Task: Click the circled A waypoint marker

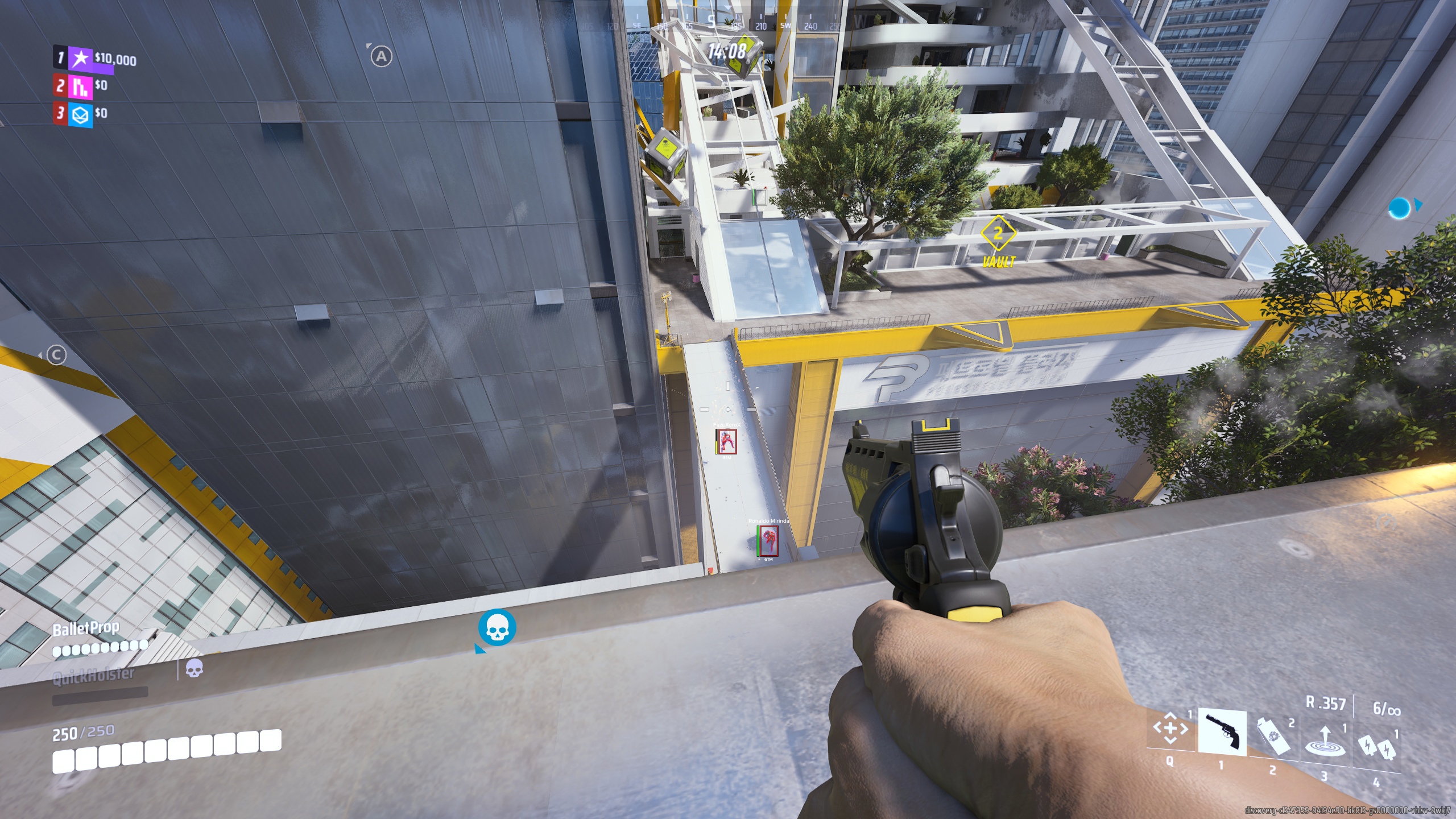Action: (381, 56)
